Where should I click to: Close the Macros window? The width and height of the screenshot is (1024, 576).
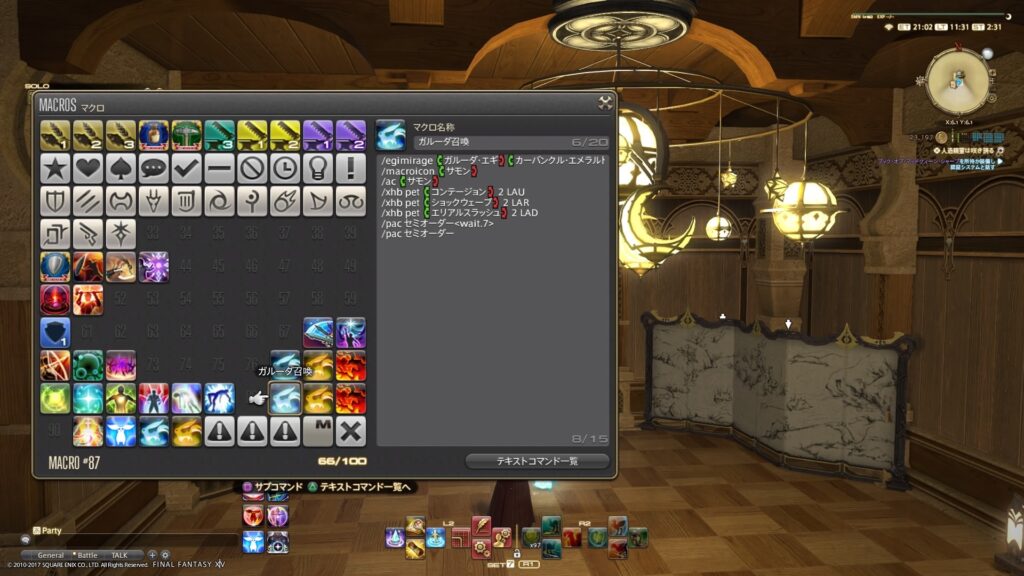pyautogui.click(x=605, y=102)
